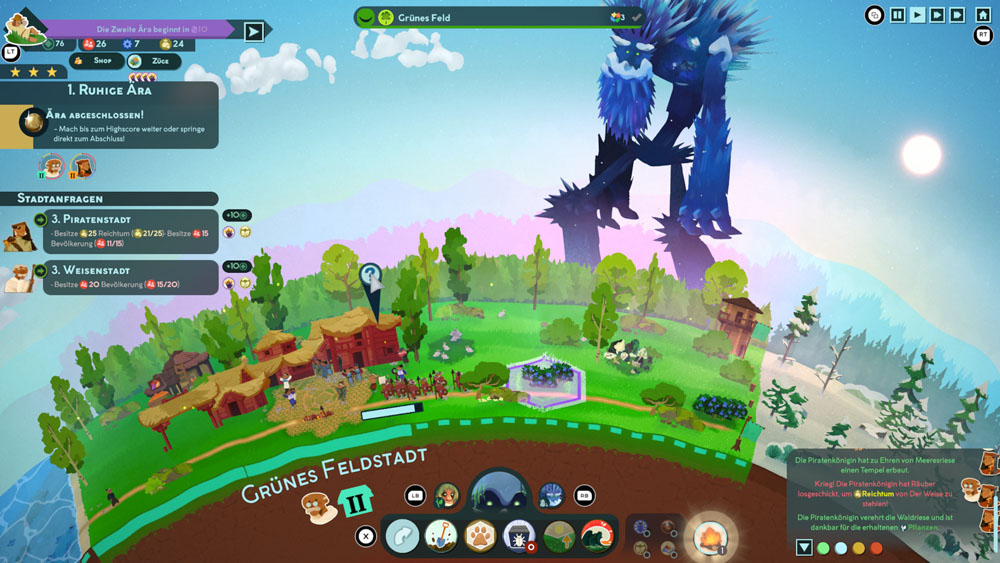
Task: Select the beetle swarm ability
Action: [x=519, y=536]
